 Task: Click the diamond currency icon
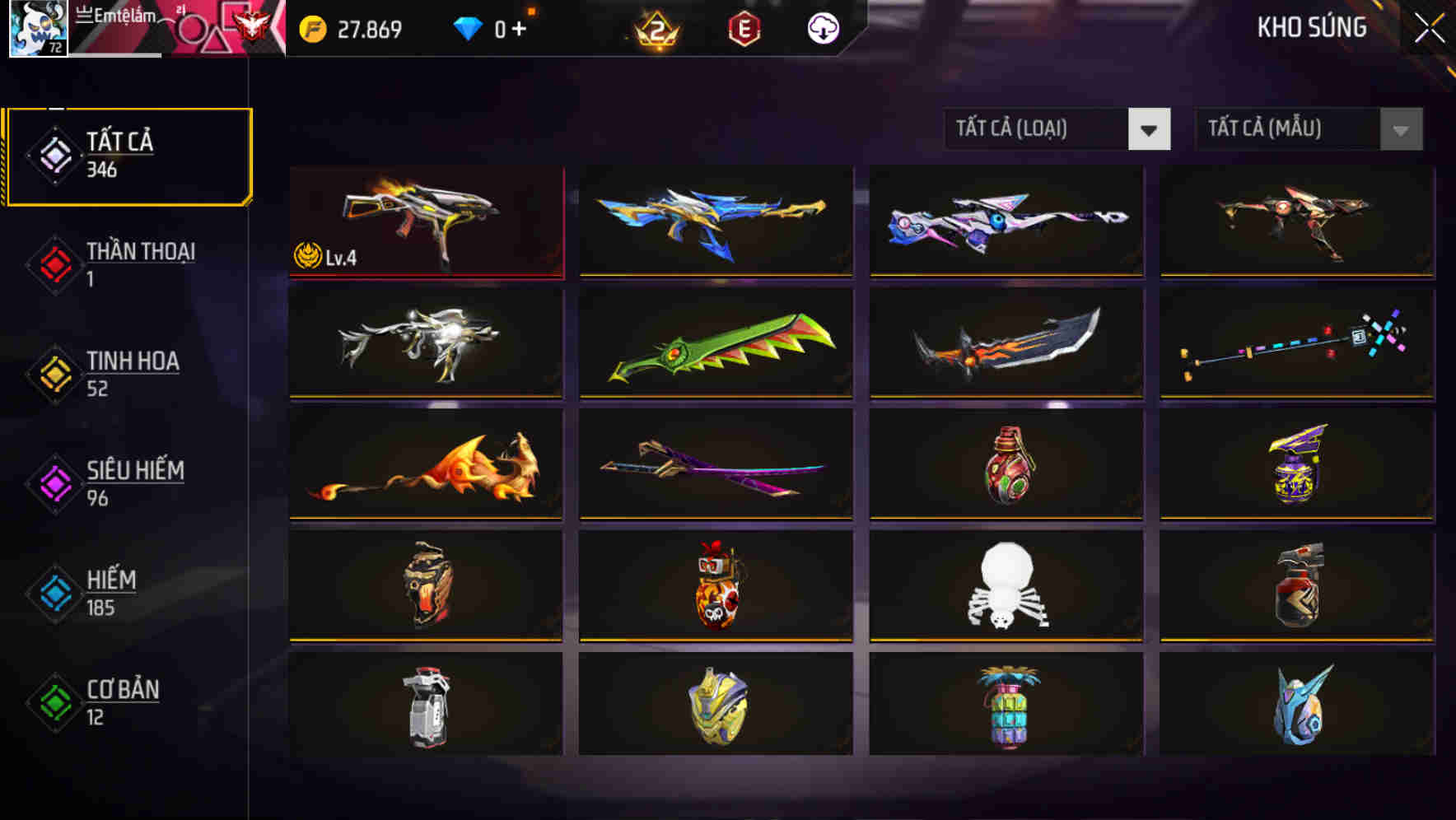coord(468,27)
